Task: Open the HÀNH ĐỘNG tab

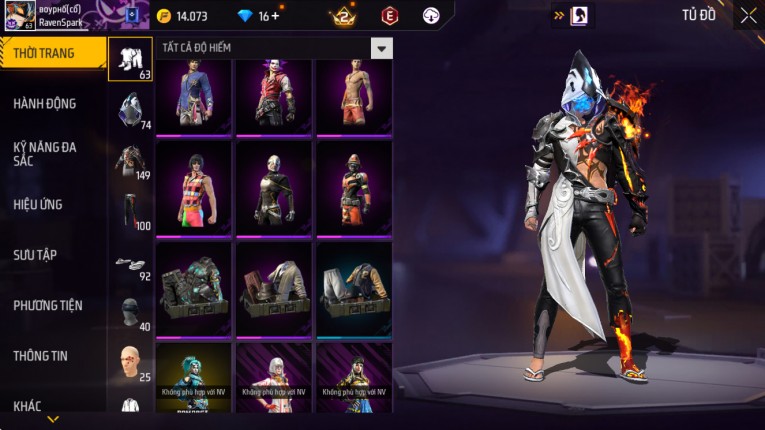Action: click(45, 103)
